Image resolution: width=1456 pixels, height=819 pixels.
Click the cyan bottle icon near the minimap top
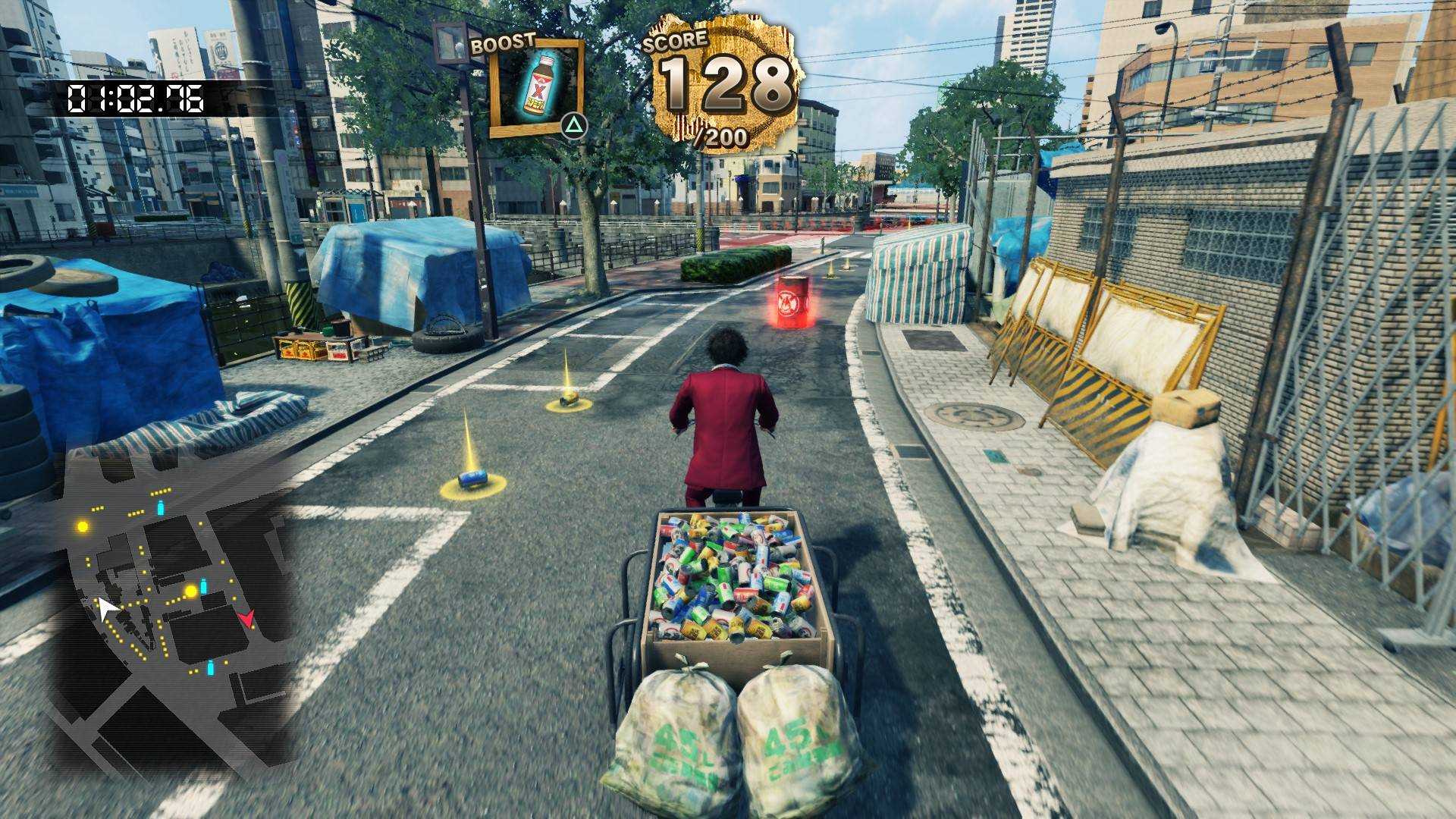(161, 507)
